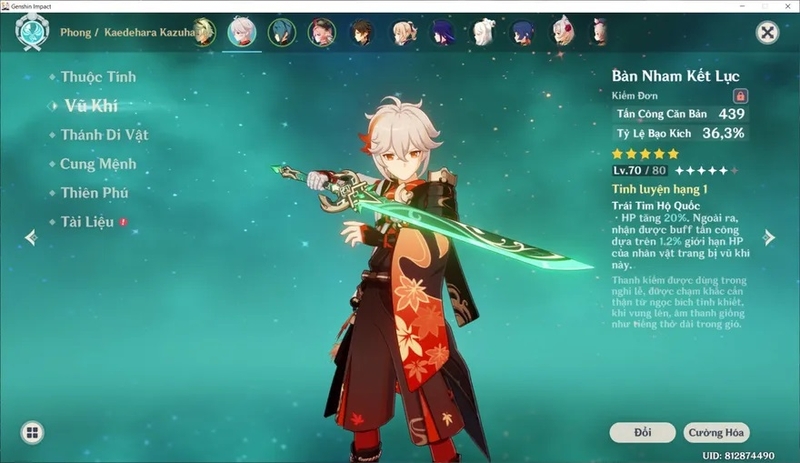Close the character screen with X
The width and height of the screenshot is (800, 463).
(x=767, y=33)
